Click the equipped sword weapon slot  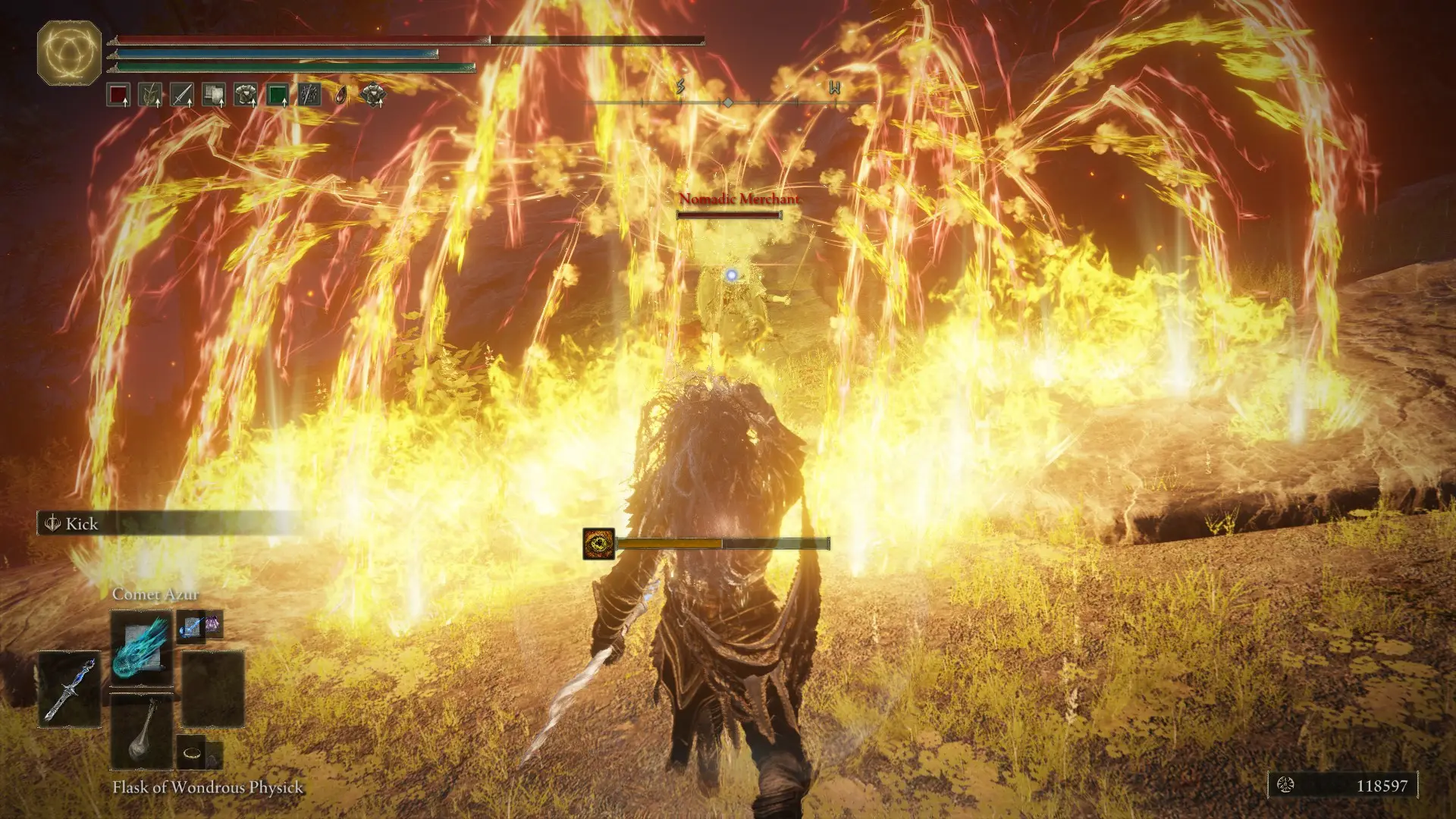click(69, 689)
